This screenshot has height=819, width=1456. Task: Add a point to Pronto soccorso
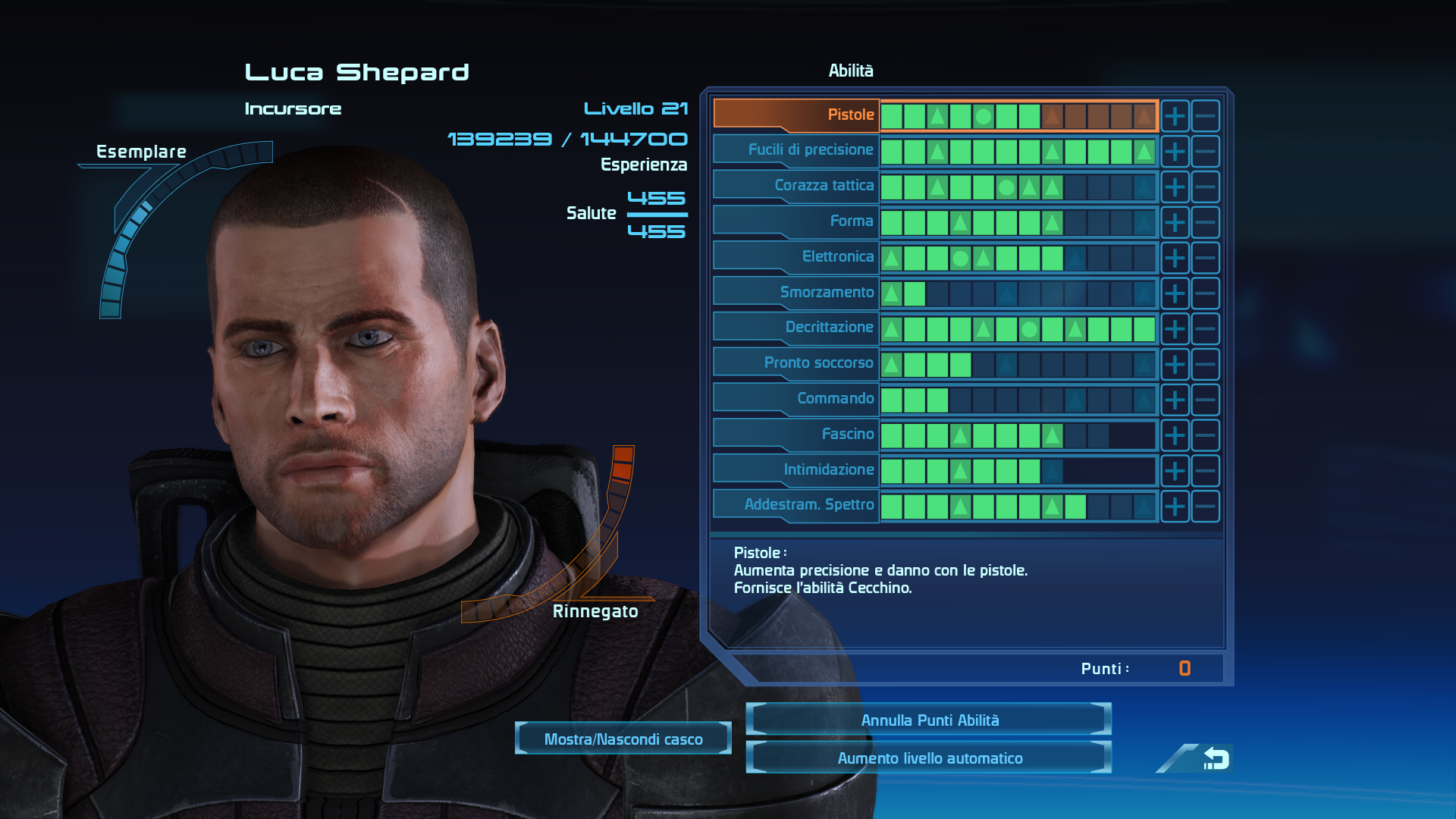coord(1175,364)
